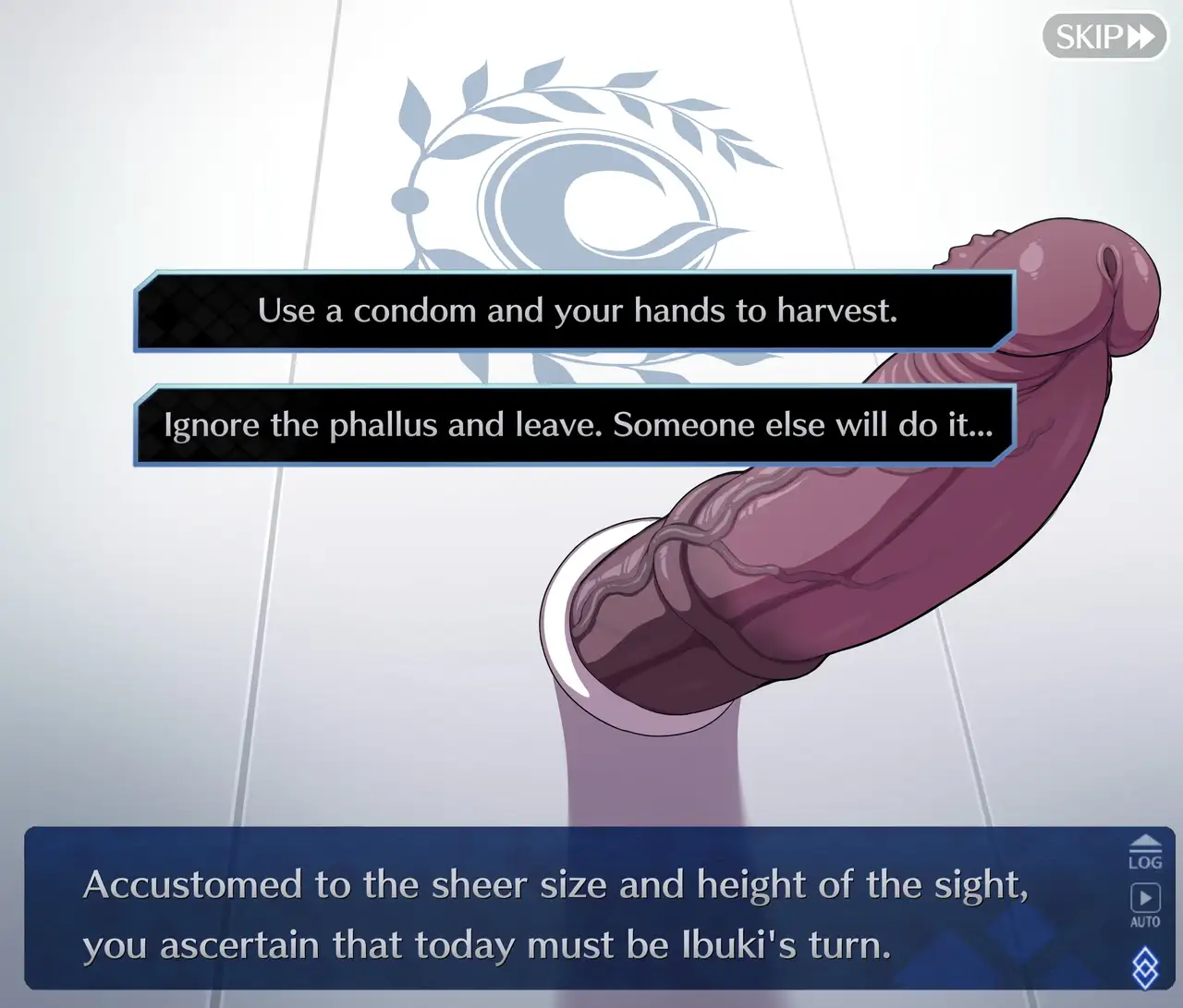1183x1008 pixels.
Task: Open the dialogue LOG
Action: [x=1144, y=852]
